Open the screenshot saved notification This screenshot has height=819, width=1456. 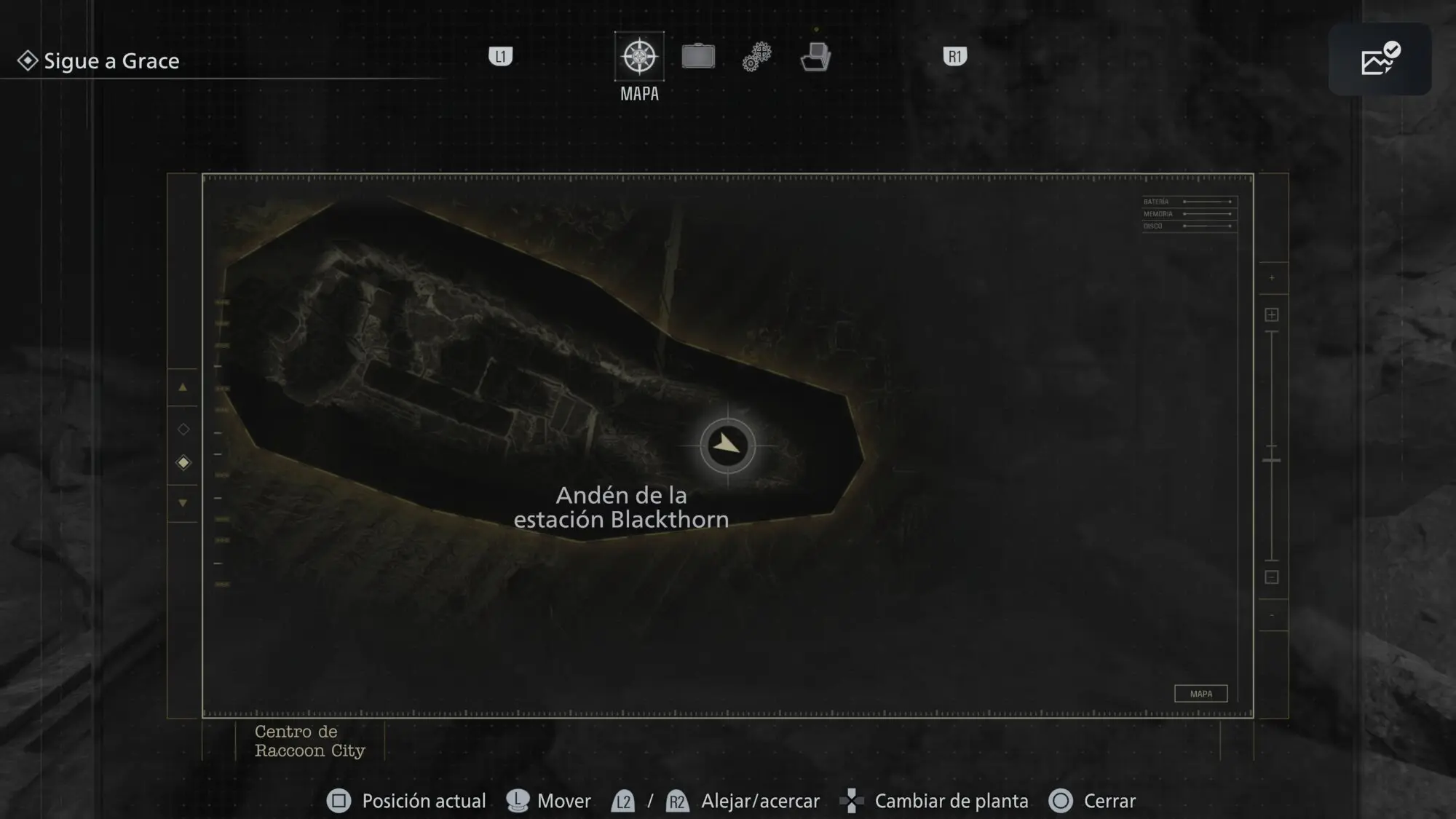coord(1380,60)
